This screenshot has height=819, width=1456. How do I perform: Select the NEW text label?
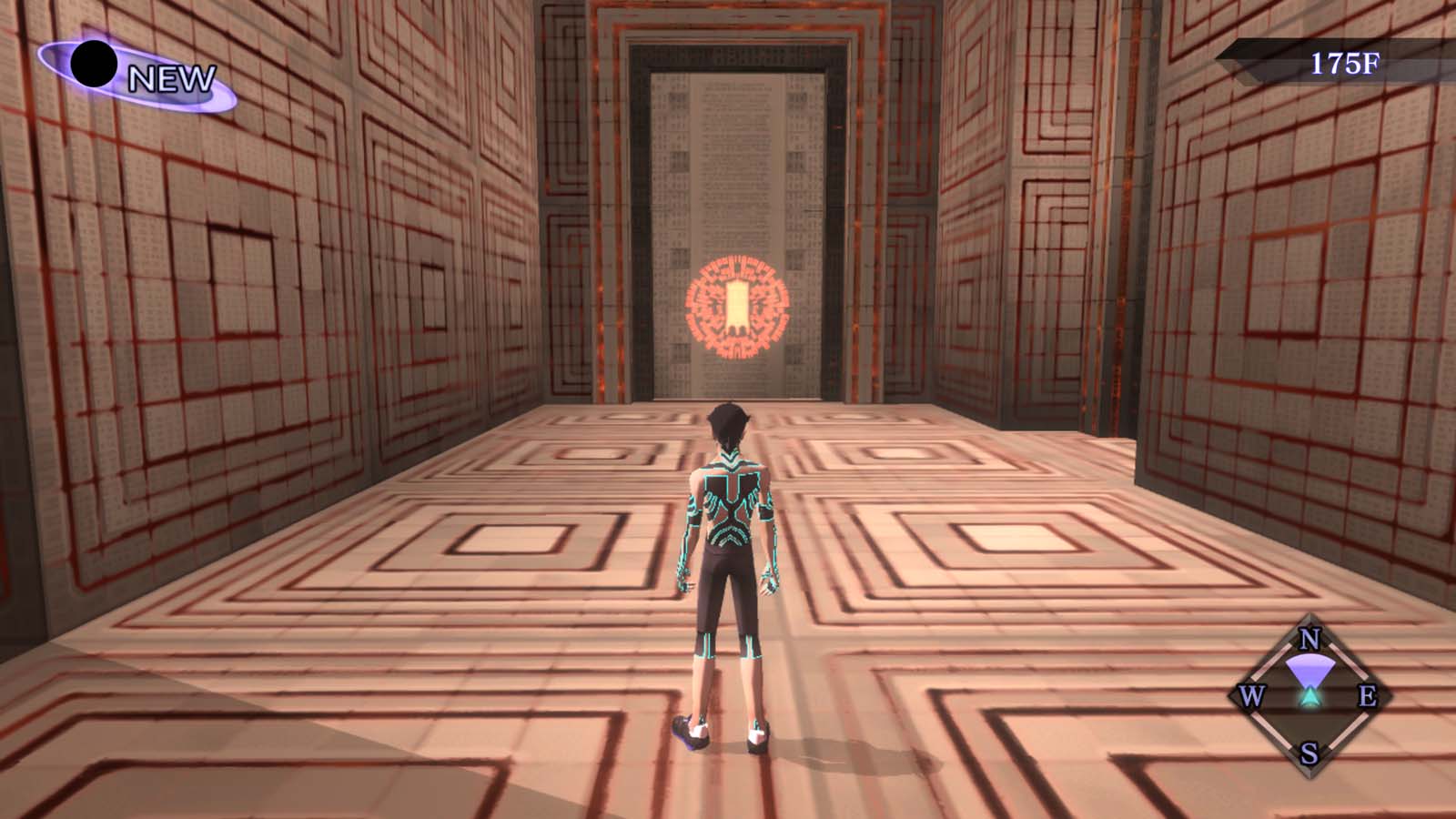[x=171, y=80]
